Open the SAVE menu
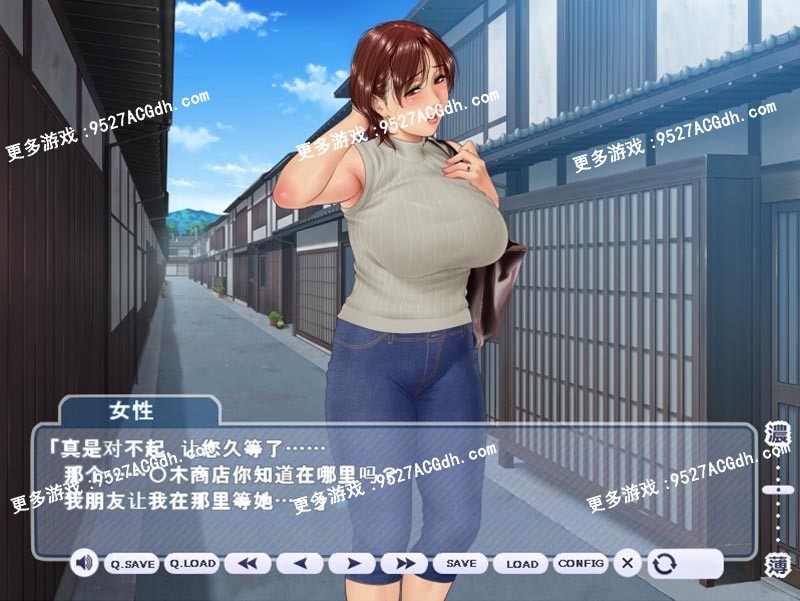The width and height of the screenshot is (800, 601). point(461,564)
